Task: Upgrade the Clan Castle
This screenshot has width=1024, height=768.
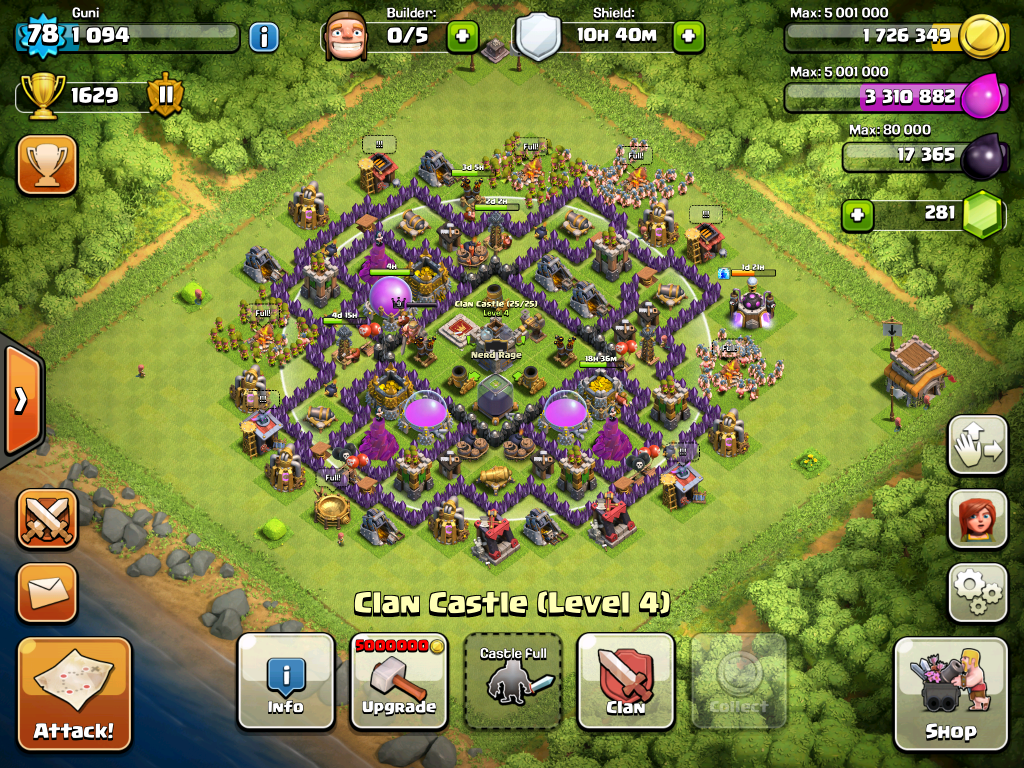Action: point(399,681)
